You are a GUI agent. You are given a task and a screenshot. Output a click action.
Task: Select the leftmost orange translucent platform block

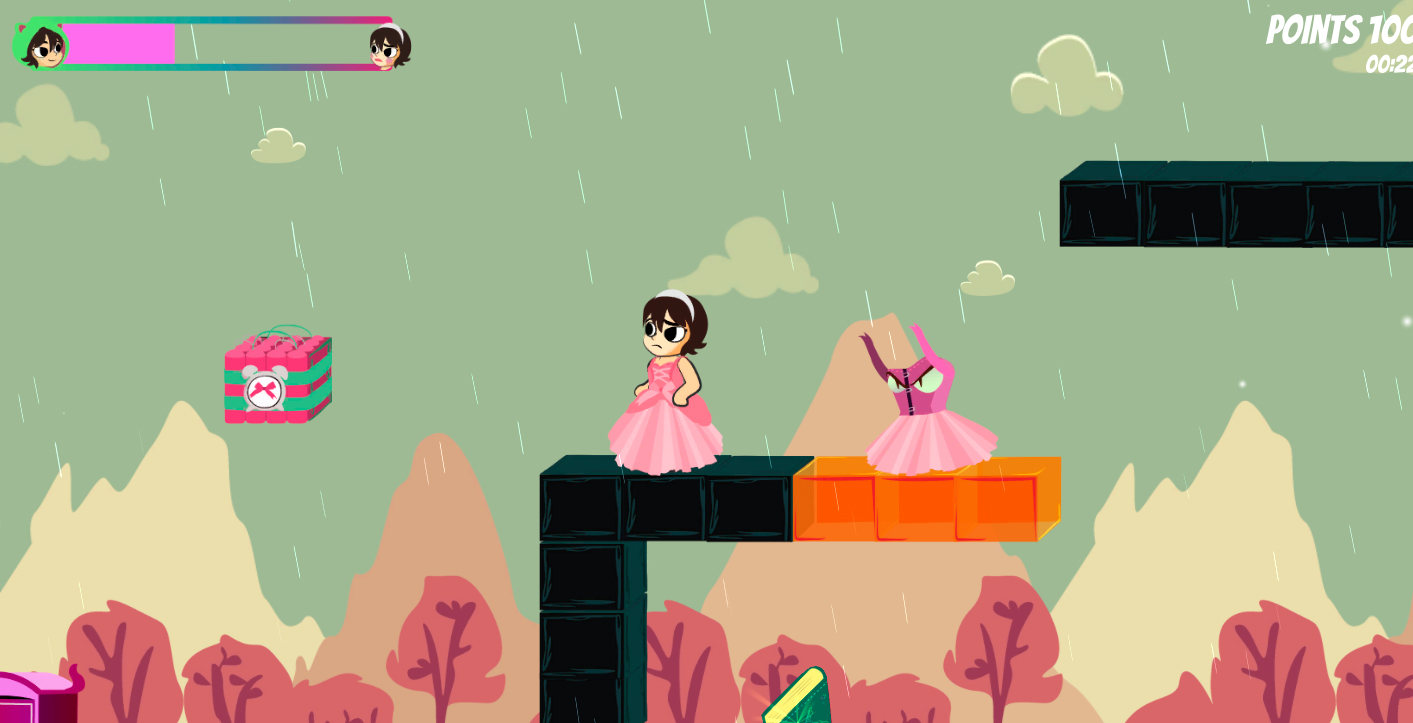[838, 500]
